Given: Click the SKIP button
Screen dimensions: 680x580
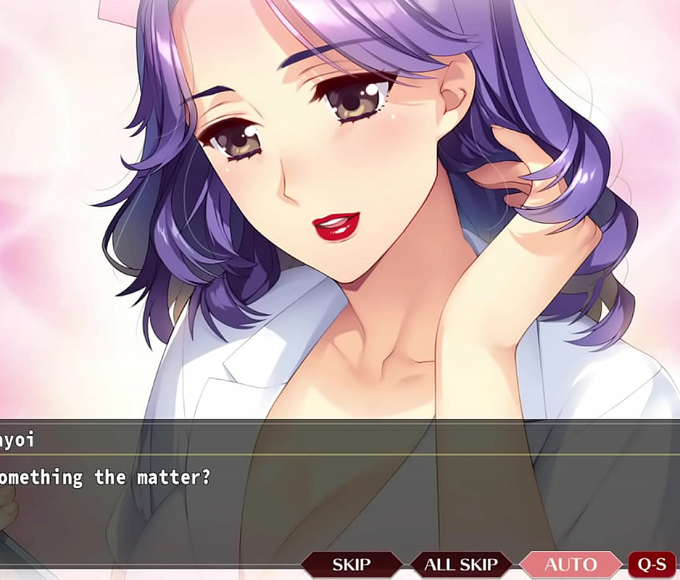Looking at the screenshot, I should point(351,565).
